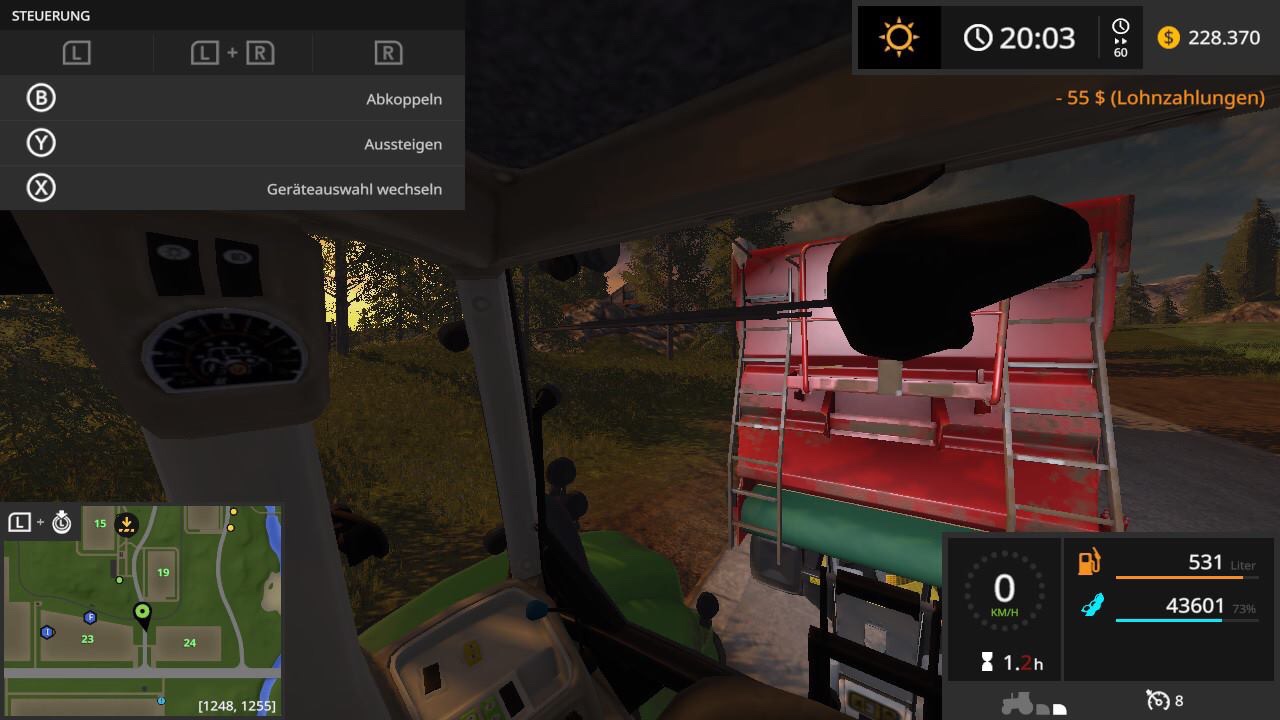The height and width of the screenshot is (720, 1280).
Task: Click the Abkoppeln control entry
Action: 232,99
